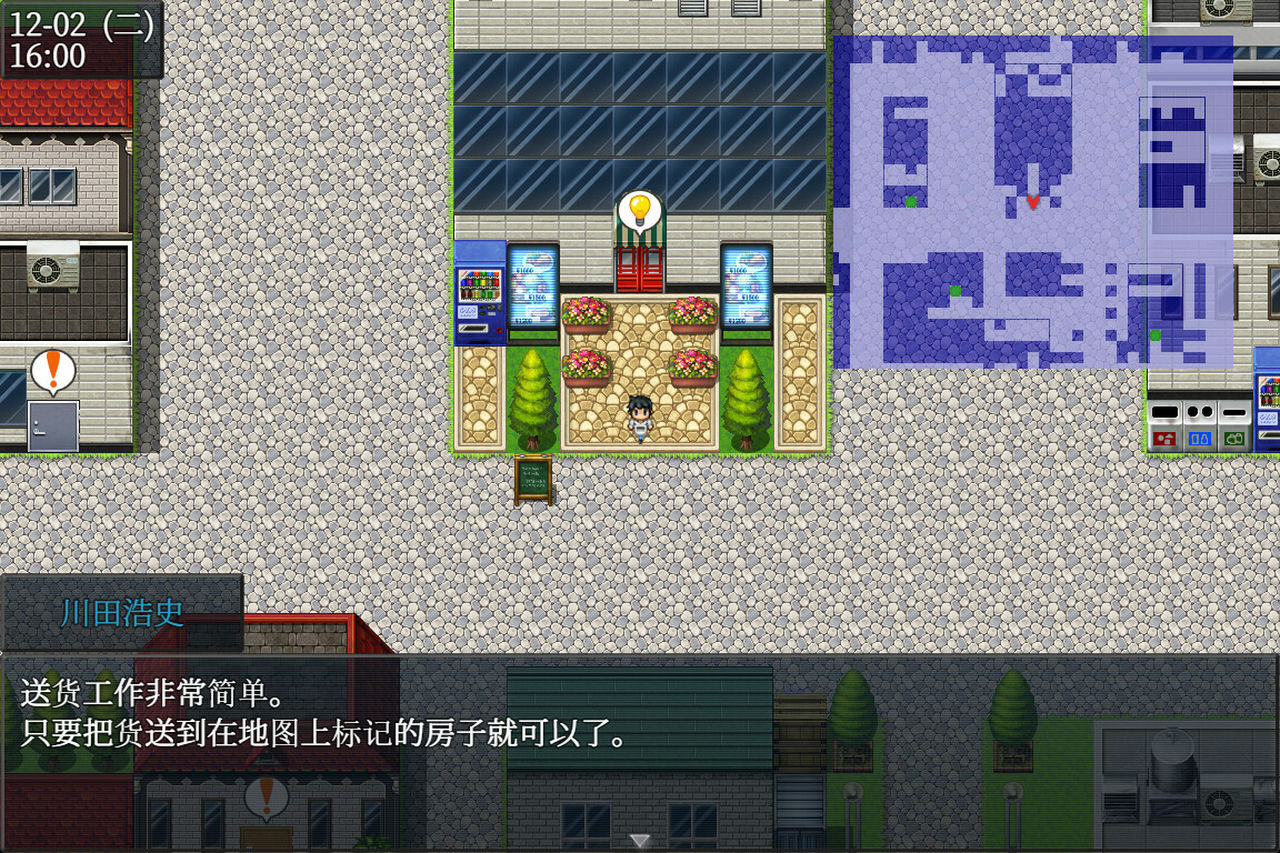This screenshot has height=853, width=1280.
Task: Click the red-labeled trash bin icon bottom right
Action: [x=1164, y=438]
